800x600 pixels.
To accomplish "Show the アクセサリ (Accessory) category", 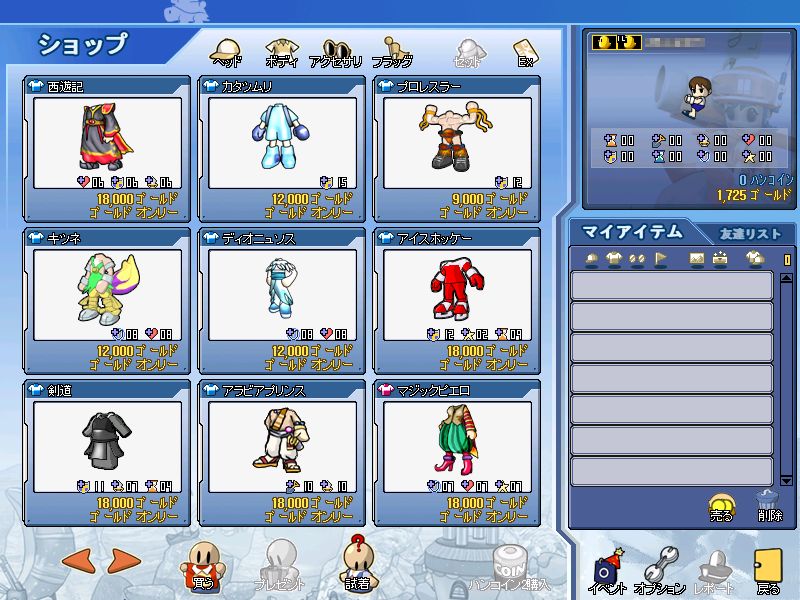I will [x=335, y=52].
